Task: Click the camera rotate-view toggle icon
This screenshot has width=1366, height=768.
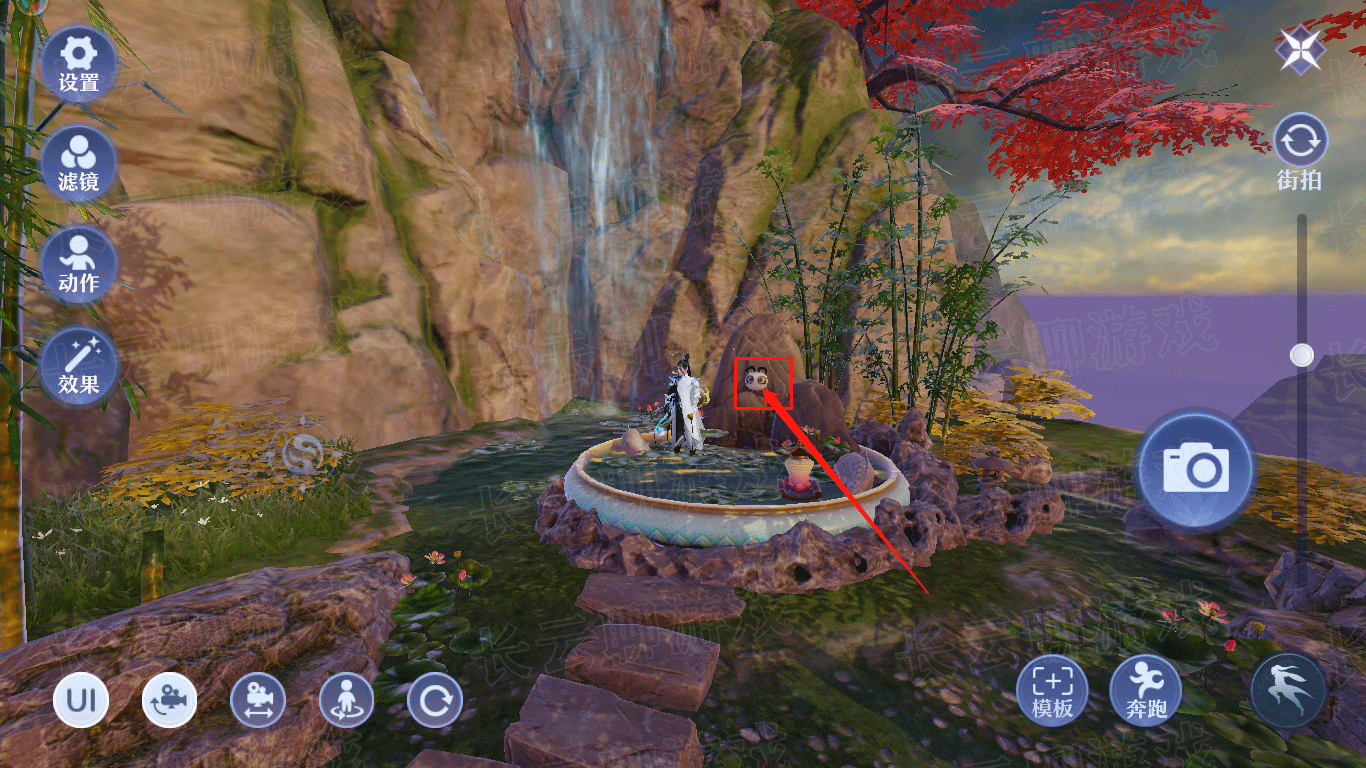Action: [169, 700]
